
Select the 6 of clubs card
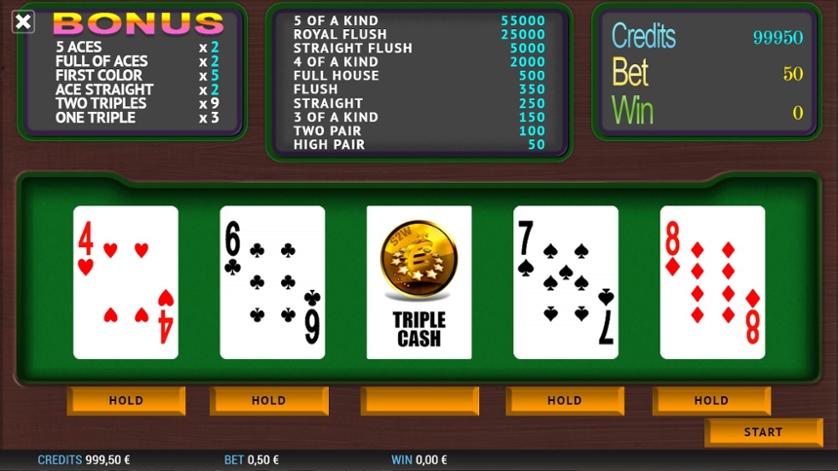272,282
